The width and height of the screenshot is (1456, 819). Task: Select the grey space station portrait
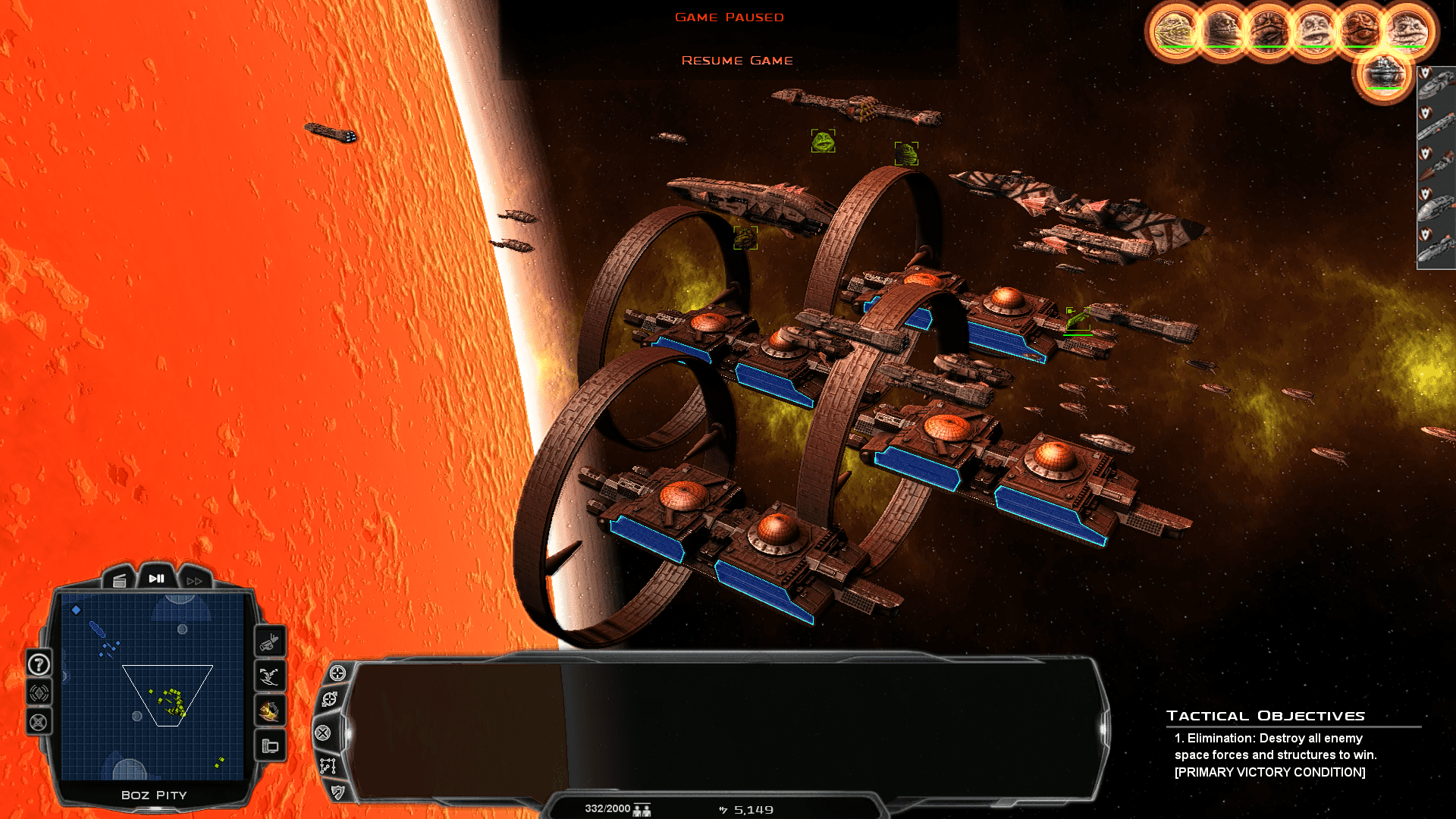click(1383, 76)
